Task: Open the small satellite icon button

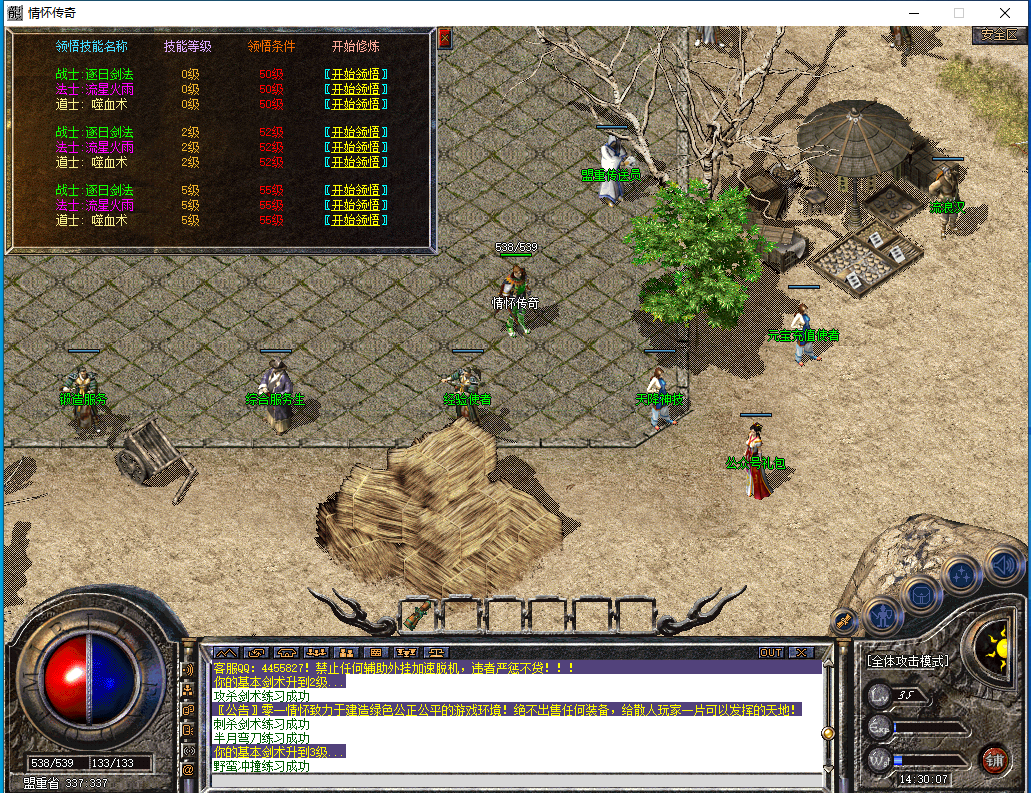Action: click(x=844, y=621)
